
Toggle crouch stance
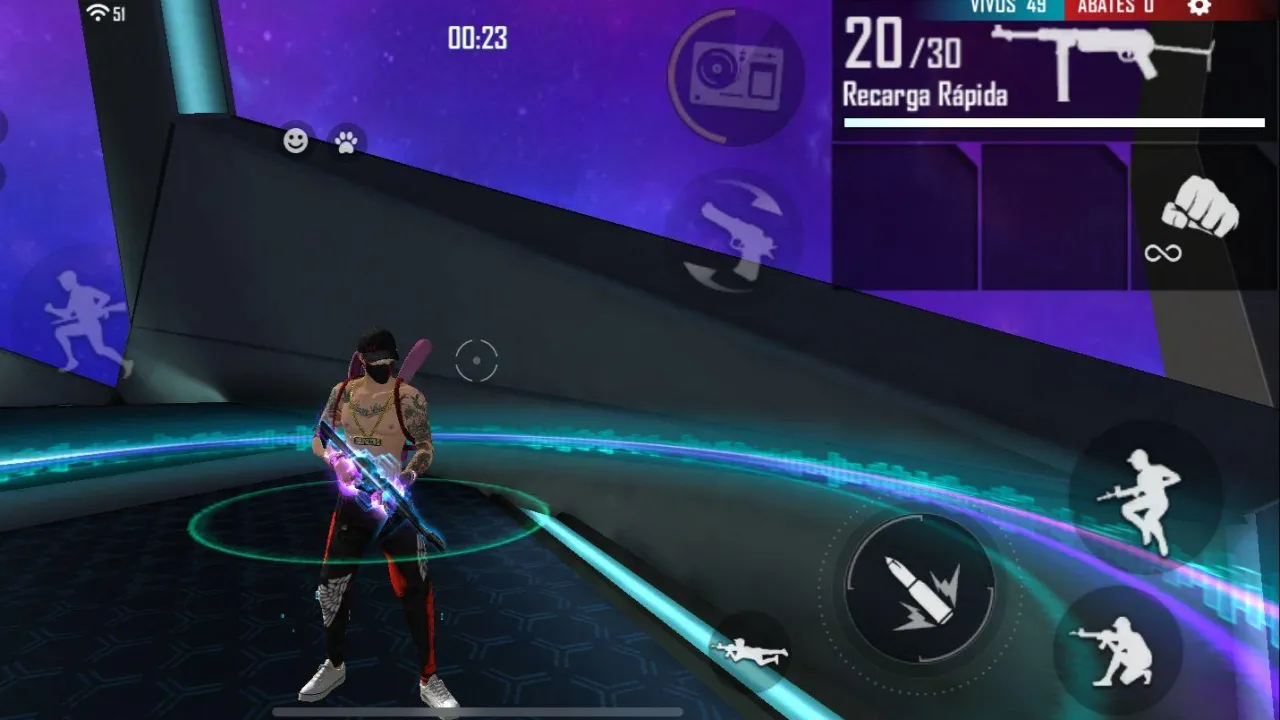(1114, 651)
